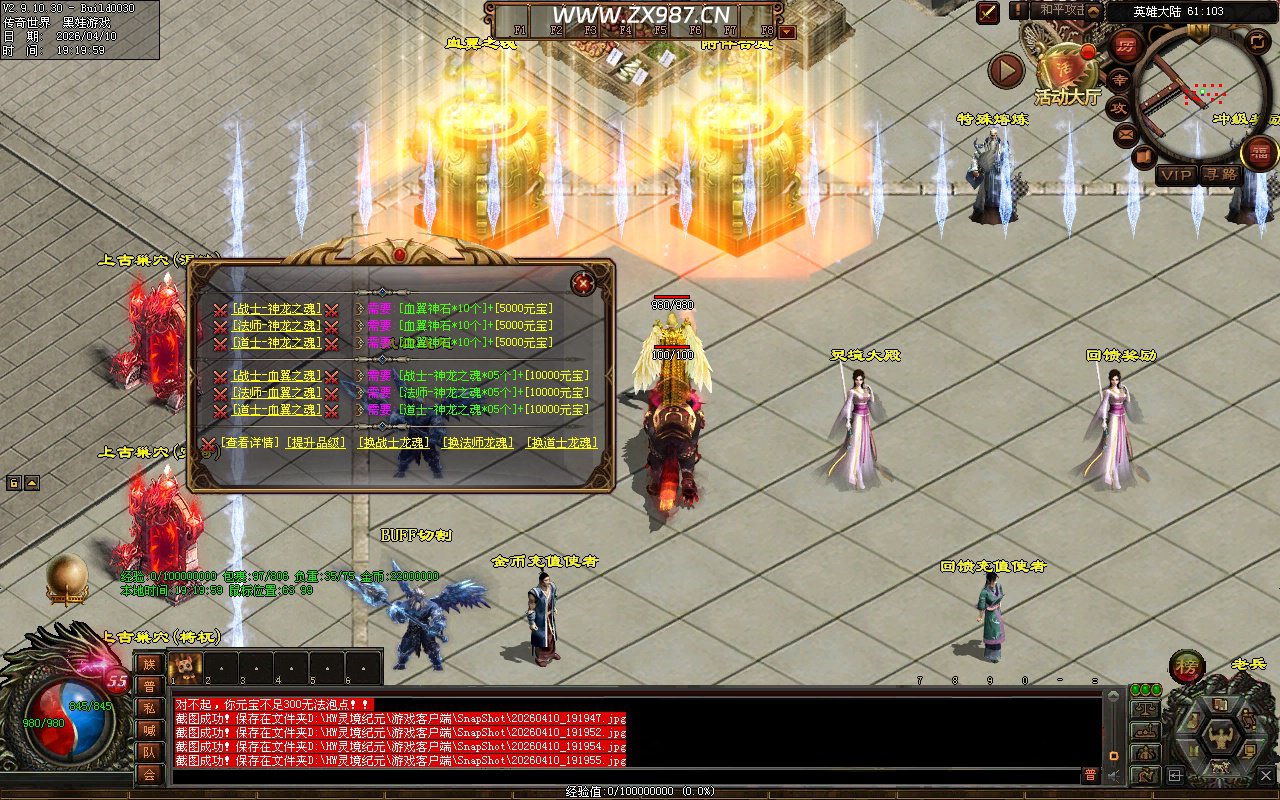Viewport: 1280px width, 800px height.
Task: Select the 法师-血翼之魂 exchange link
Action: pyautogui.click(x=276, y=393)
